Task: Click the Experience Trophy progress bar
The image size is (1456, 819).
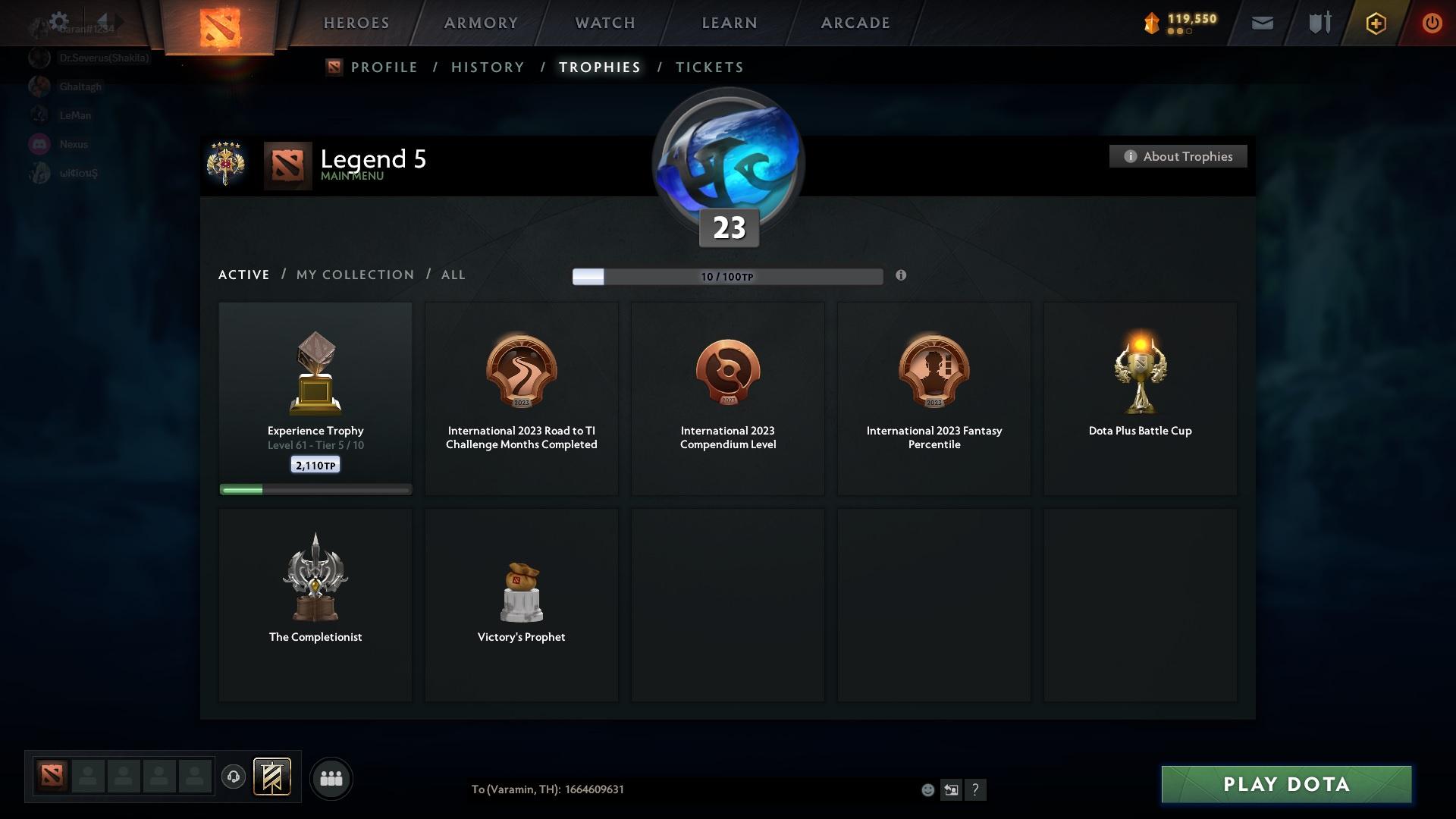Action: (315, 489)
